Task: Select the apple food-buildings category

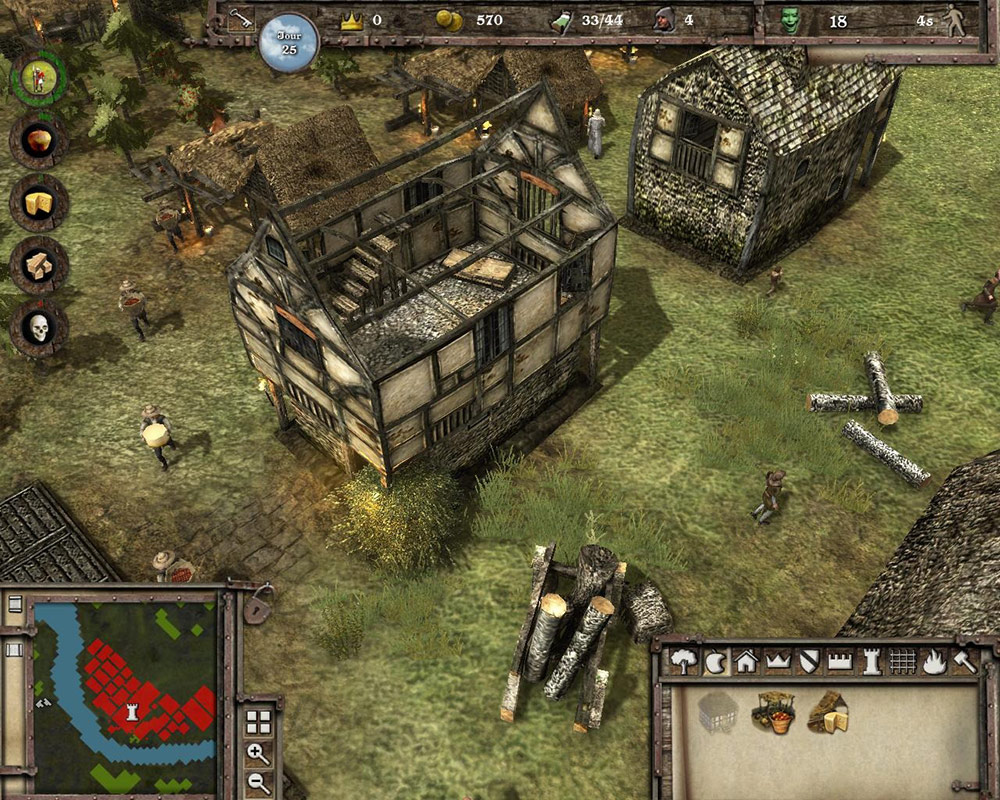Action: pyautogui.click(x=715, y=661)
